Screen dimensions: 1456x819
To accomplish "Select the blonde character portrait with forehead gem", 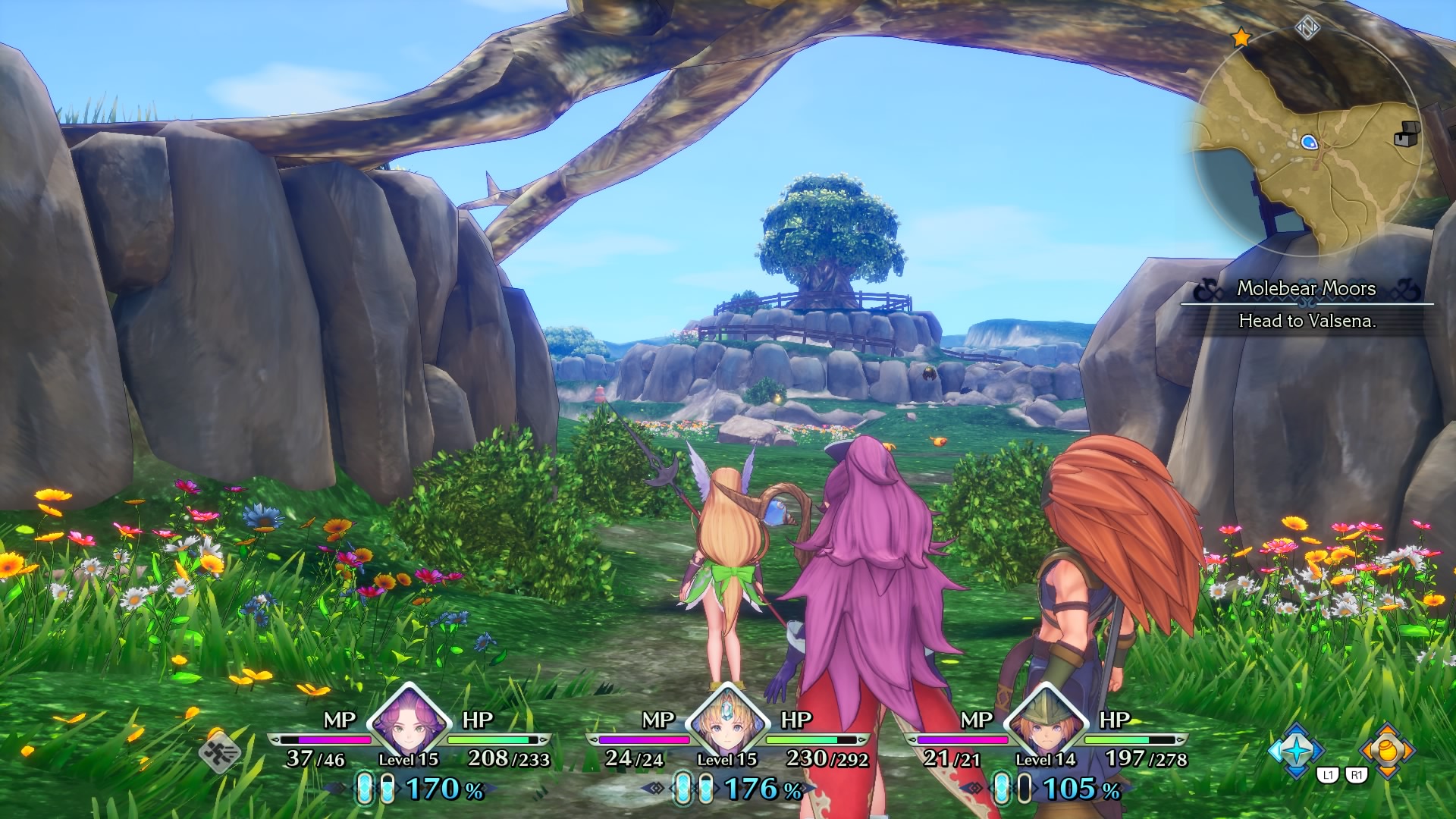I will tap(726, 720).
